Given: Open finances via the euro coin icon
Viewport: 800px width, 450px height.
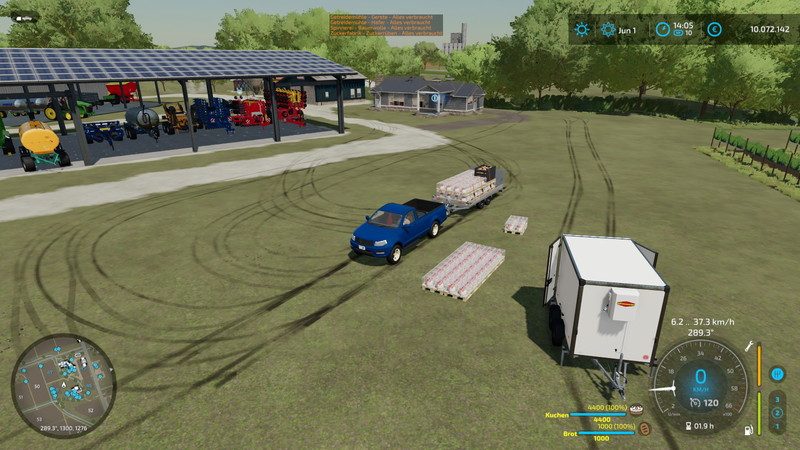Looking at the screenshot, I should (x=714, y=29).
